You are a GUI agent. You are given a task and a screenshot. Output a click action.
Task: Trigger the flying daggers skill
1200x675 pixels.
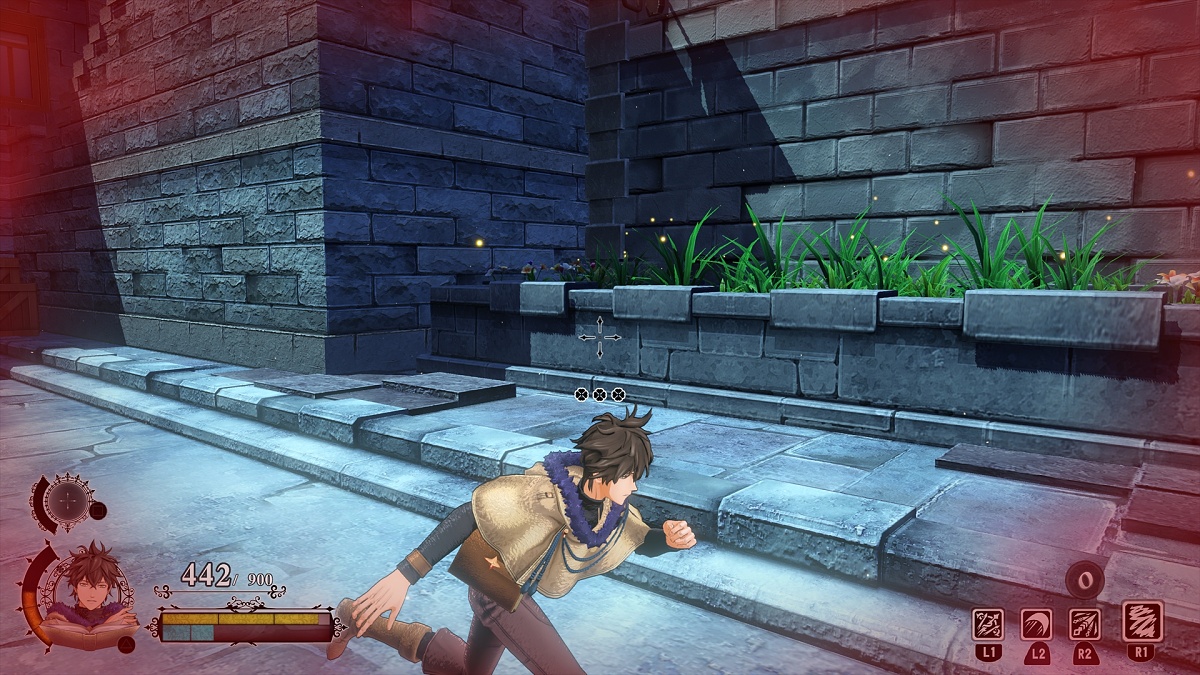[1085, 624]
